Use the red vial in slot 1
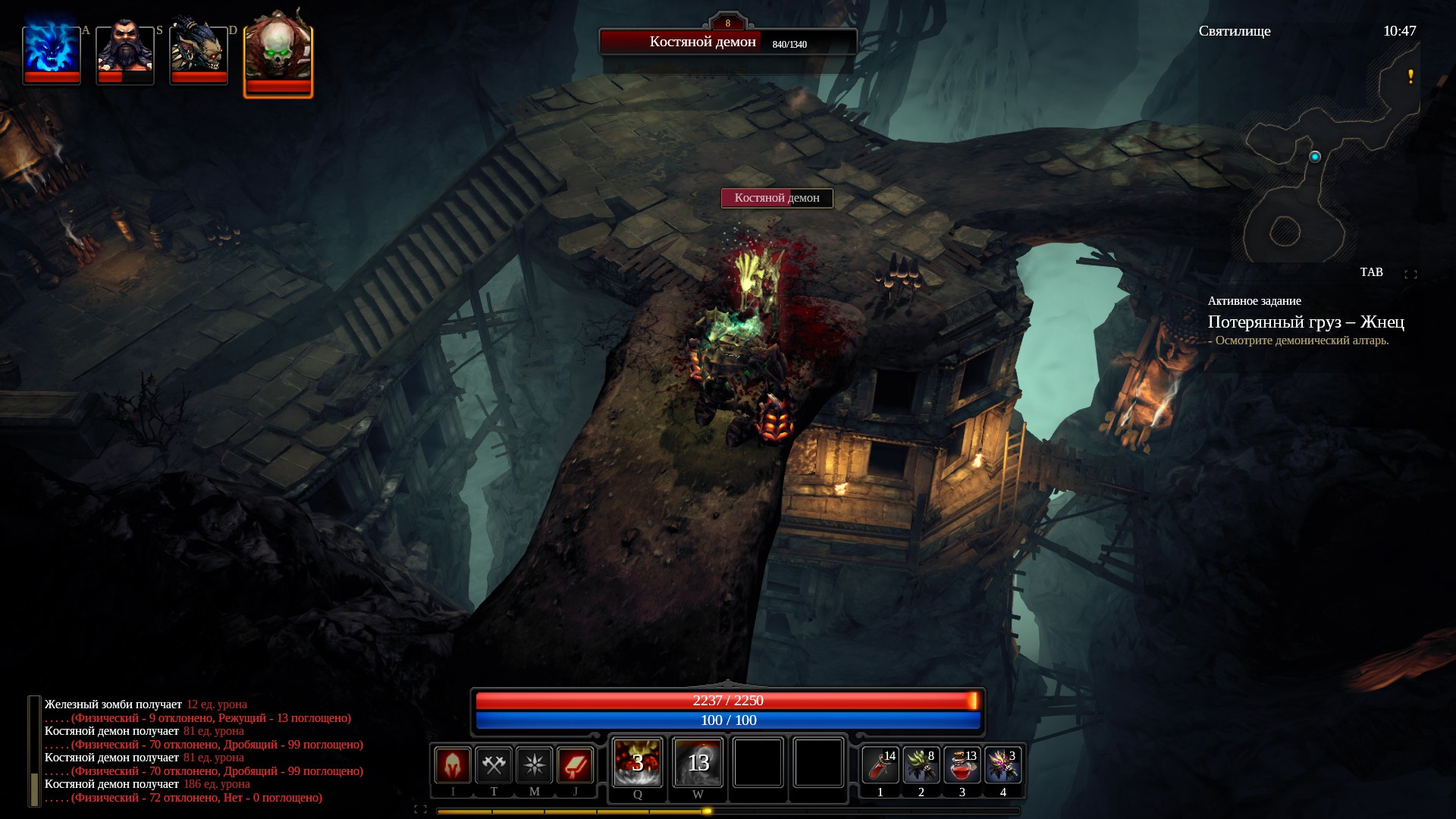Image resolution: width=1456 pixels, height=819 pixels. click(880, 765)
